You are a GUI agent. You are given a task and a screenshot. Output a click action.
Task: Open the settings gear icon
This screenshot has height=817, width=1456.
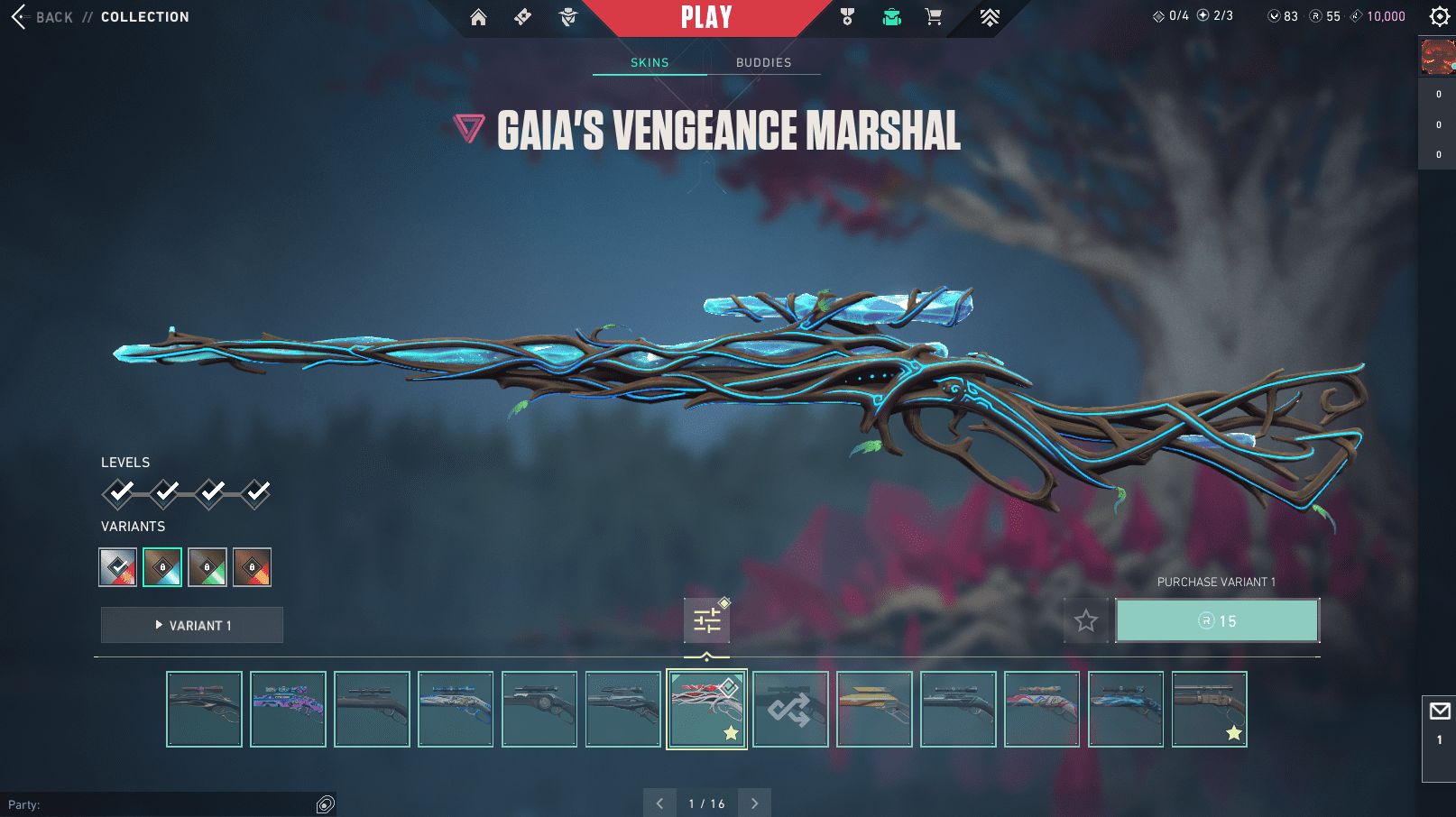tap(1440, 16)
